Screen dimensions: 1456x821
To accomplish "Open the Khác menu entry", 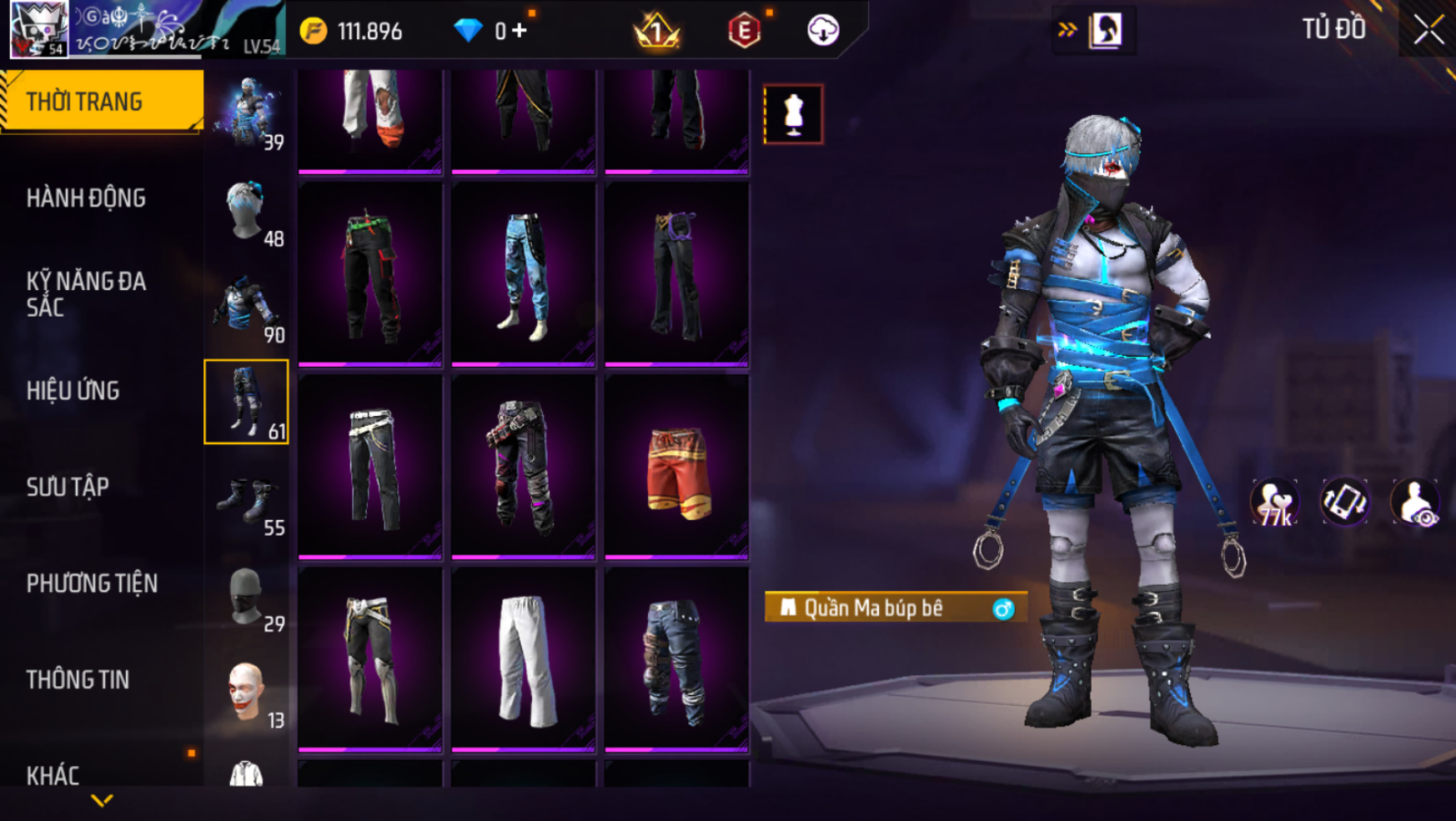I will 53,775.
